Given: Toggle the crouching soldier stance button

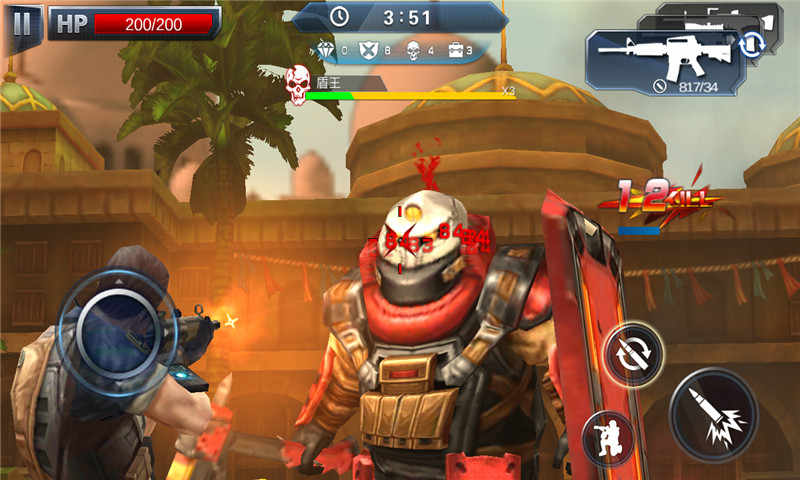Looking at the screenshot, I should point(609,438).
